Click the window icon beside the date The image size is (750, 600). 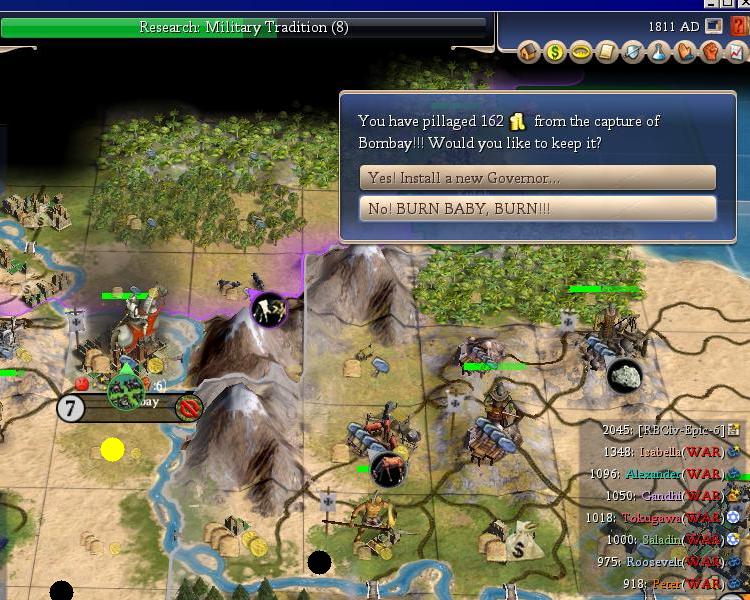(714, 26)
